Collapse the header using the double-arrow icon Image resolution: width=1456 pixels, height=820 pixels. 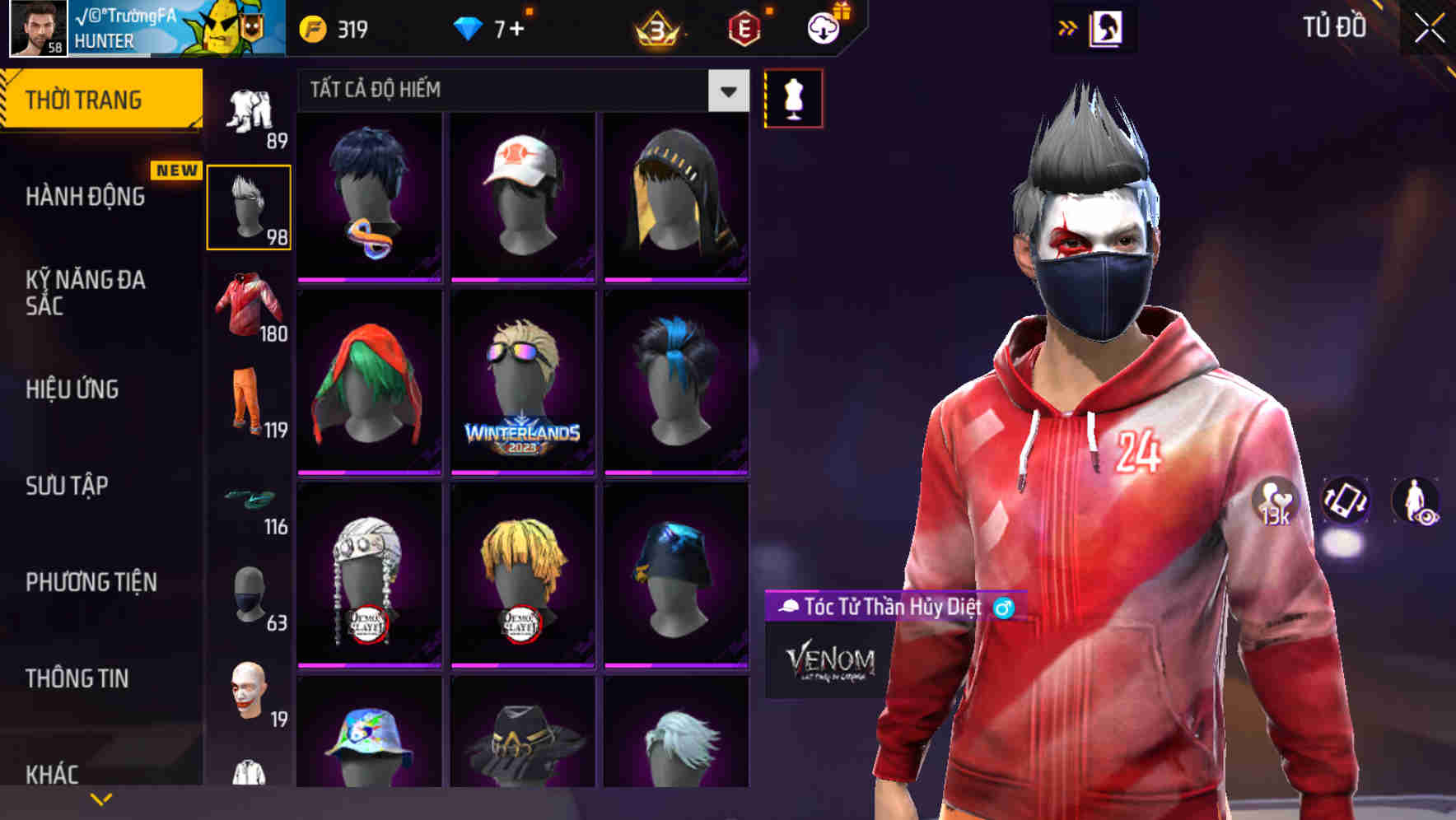coord(1067,27)
